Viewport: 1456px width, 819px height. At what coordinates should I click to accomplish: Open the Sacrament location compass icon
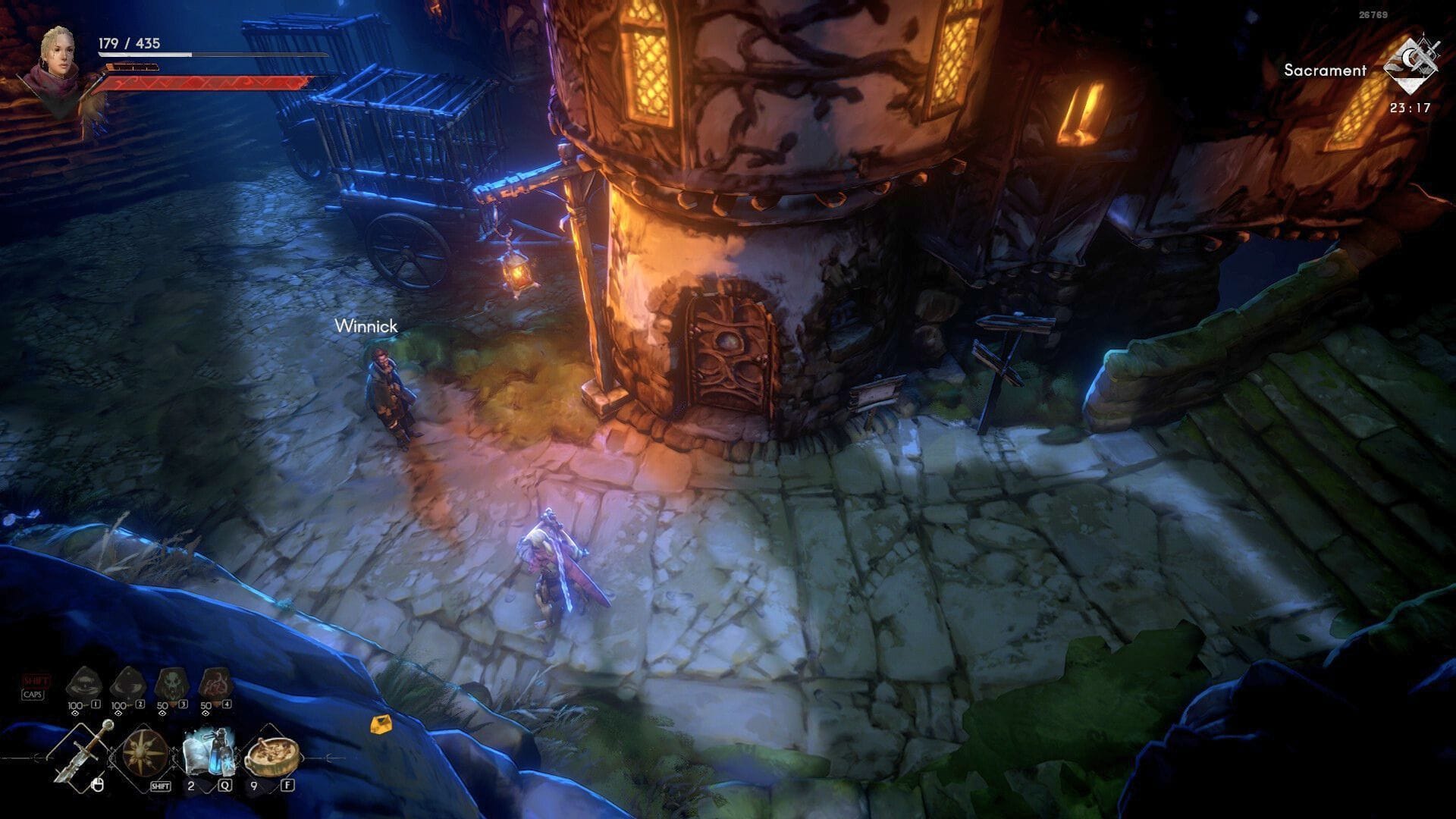(1410, 68)
